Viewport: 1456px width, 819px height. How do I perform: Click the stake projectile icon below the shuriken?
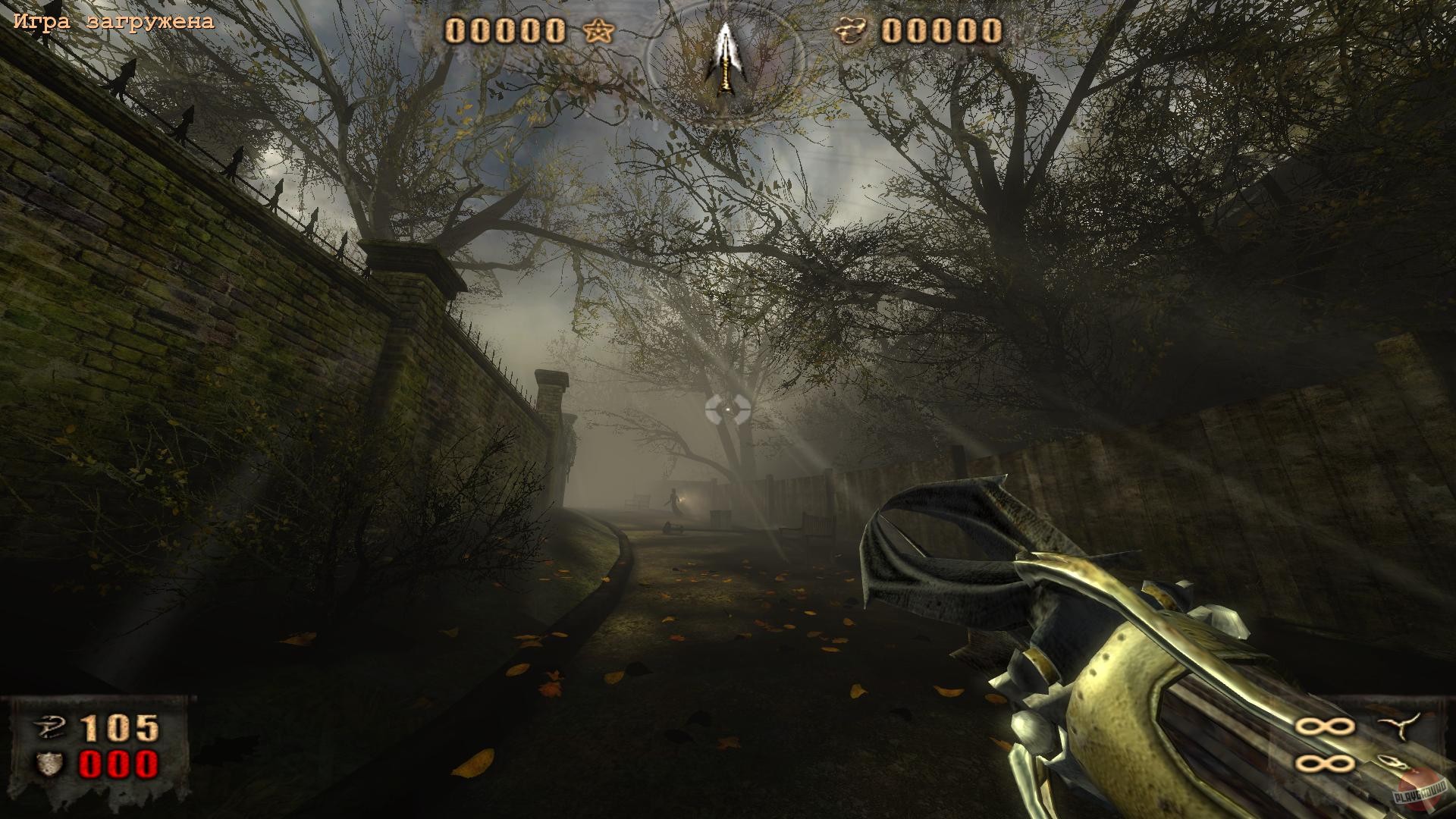coord(1392,761)
